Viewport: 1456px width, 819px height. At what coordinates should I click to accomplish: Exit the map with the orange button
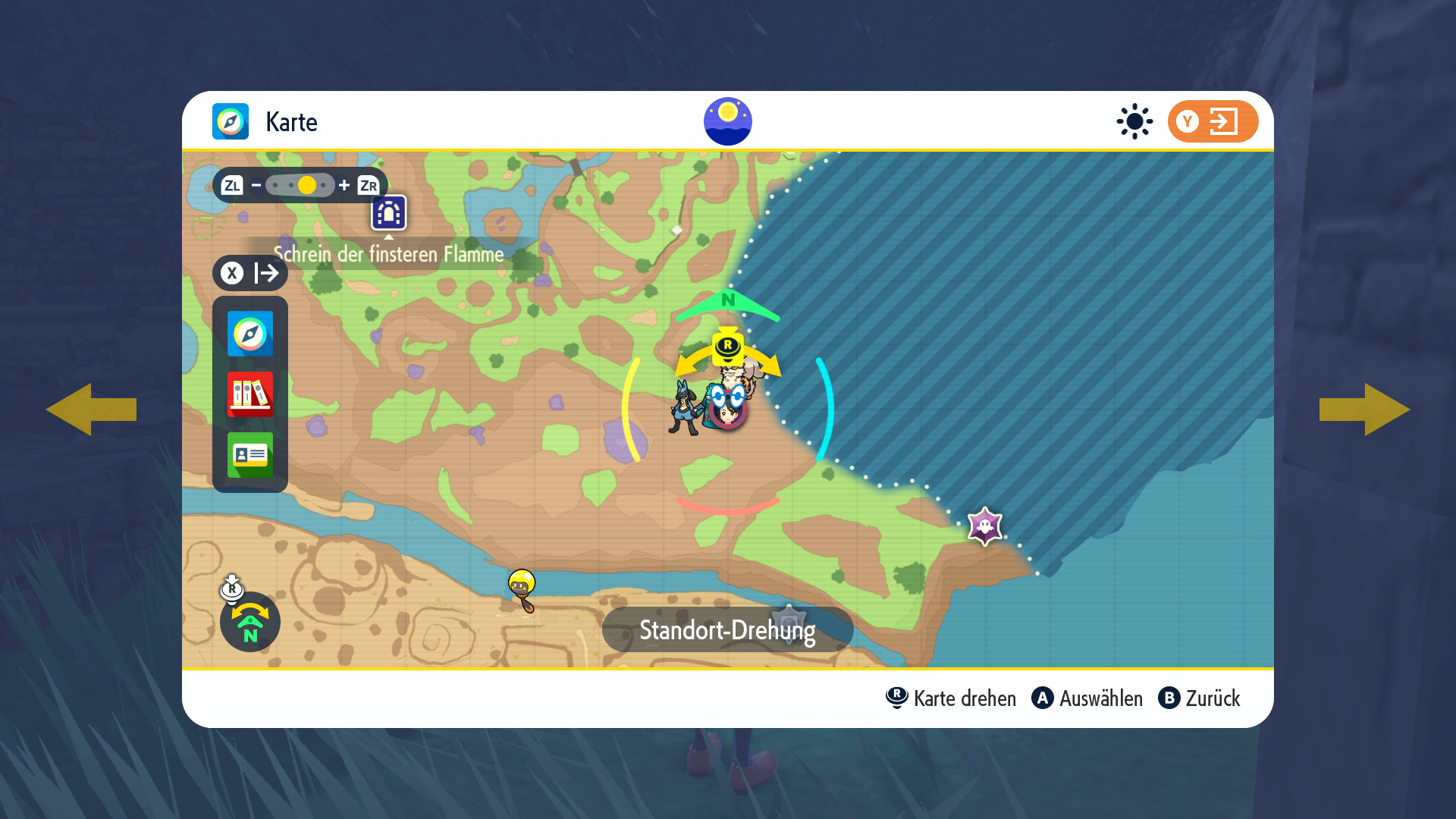1212,121
